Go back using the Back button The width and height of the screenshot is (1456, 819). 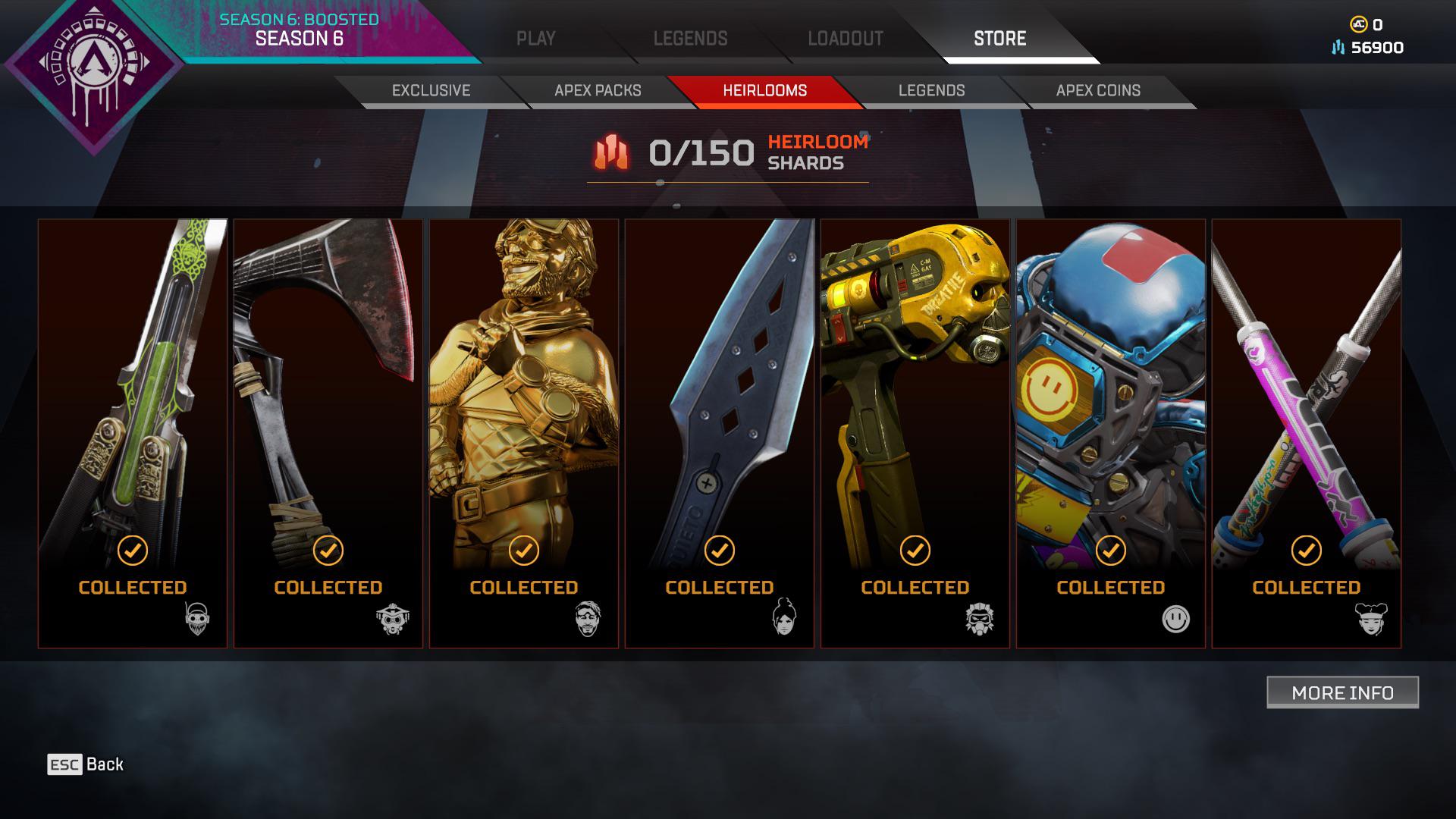(x=86, y=764)
